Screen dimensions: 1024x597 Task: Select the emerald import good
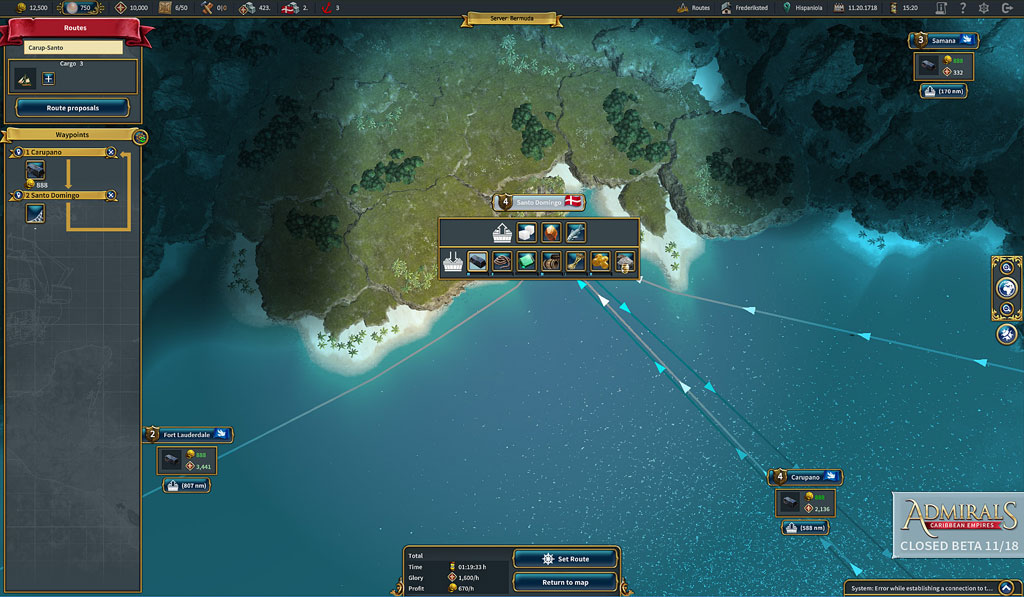coord(526,263)
